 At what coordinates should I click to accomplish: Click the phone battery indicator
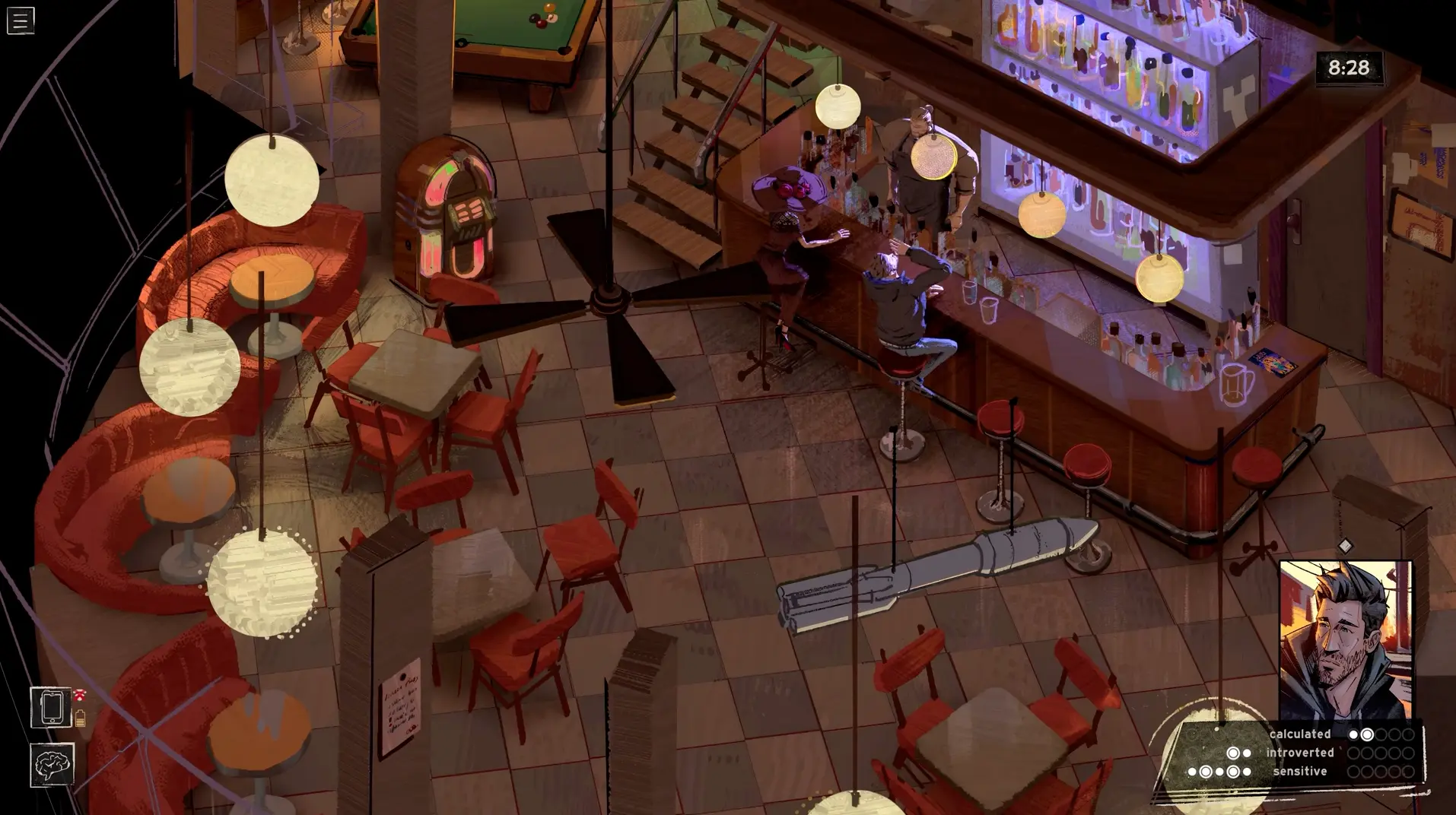[x=82, y=718]
